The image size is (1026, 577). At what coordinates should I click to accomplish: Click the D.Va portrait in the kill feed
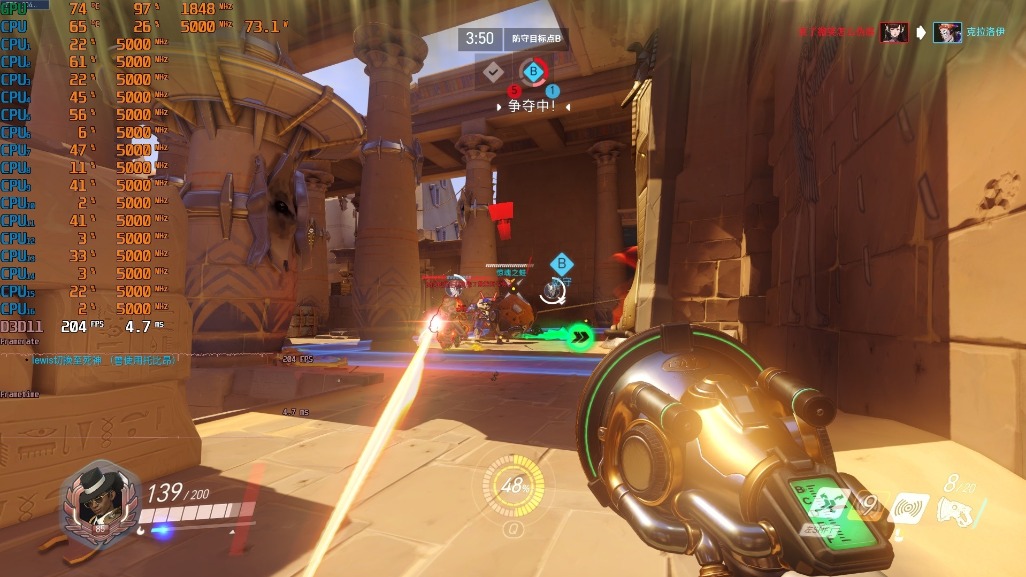pyautogui.click(x=894, y=32)
